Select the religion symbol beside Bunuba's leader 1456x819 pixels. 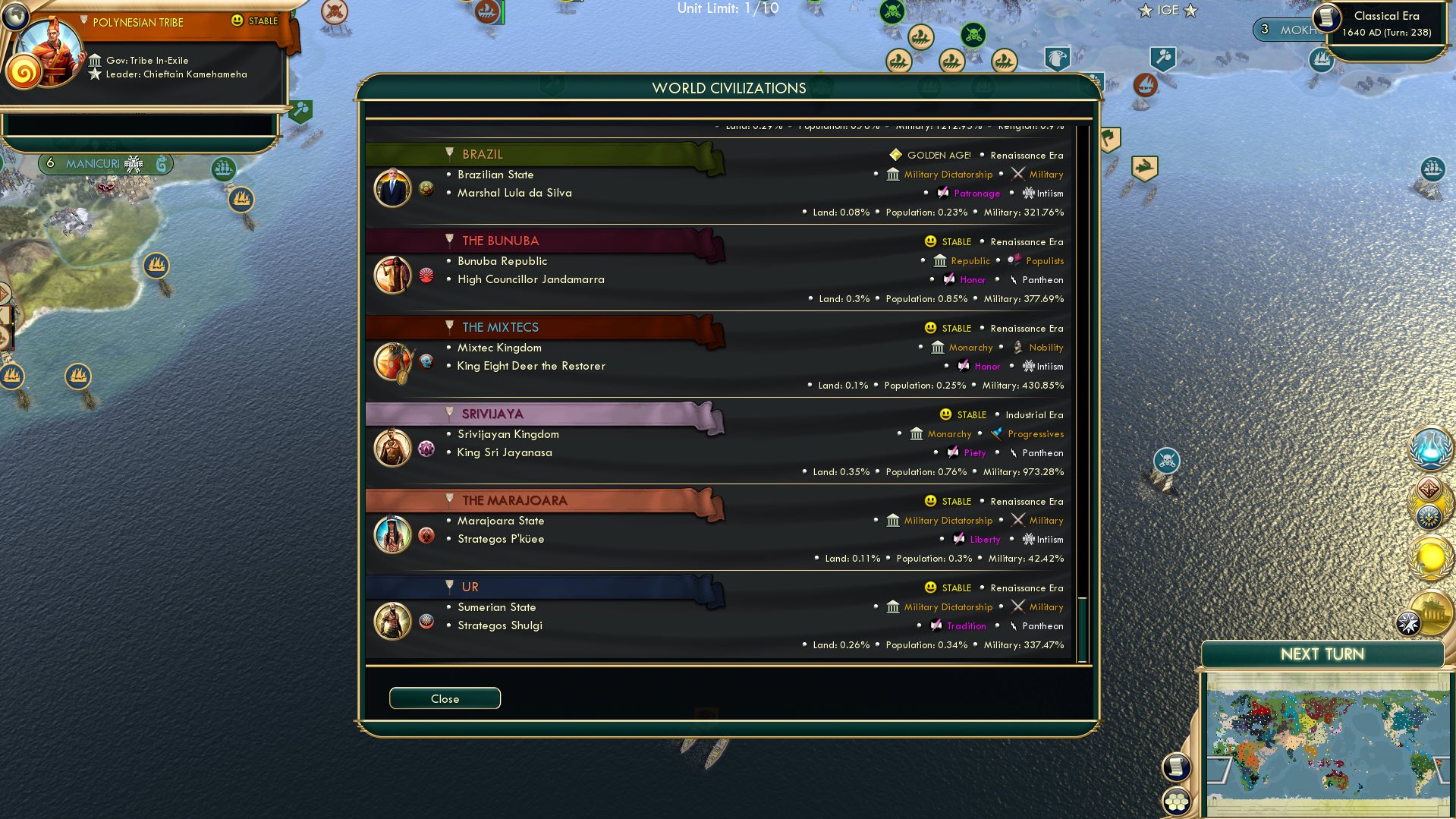[426, 276]
